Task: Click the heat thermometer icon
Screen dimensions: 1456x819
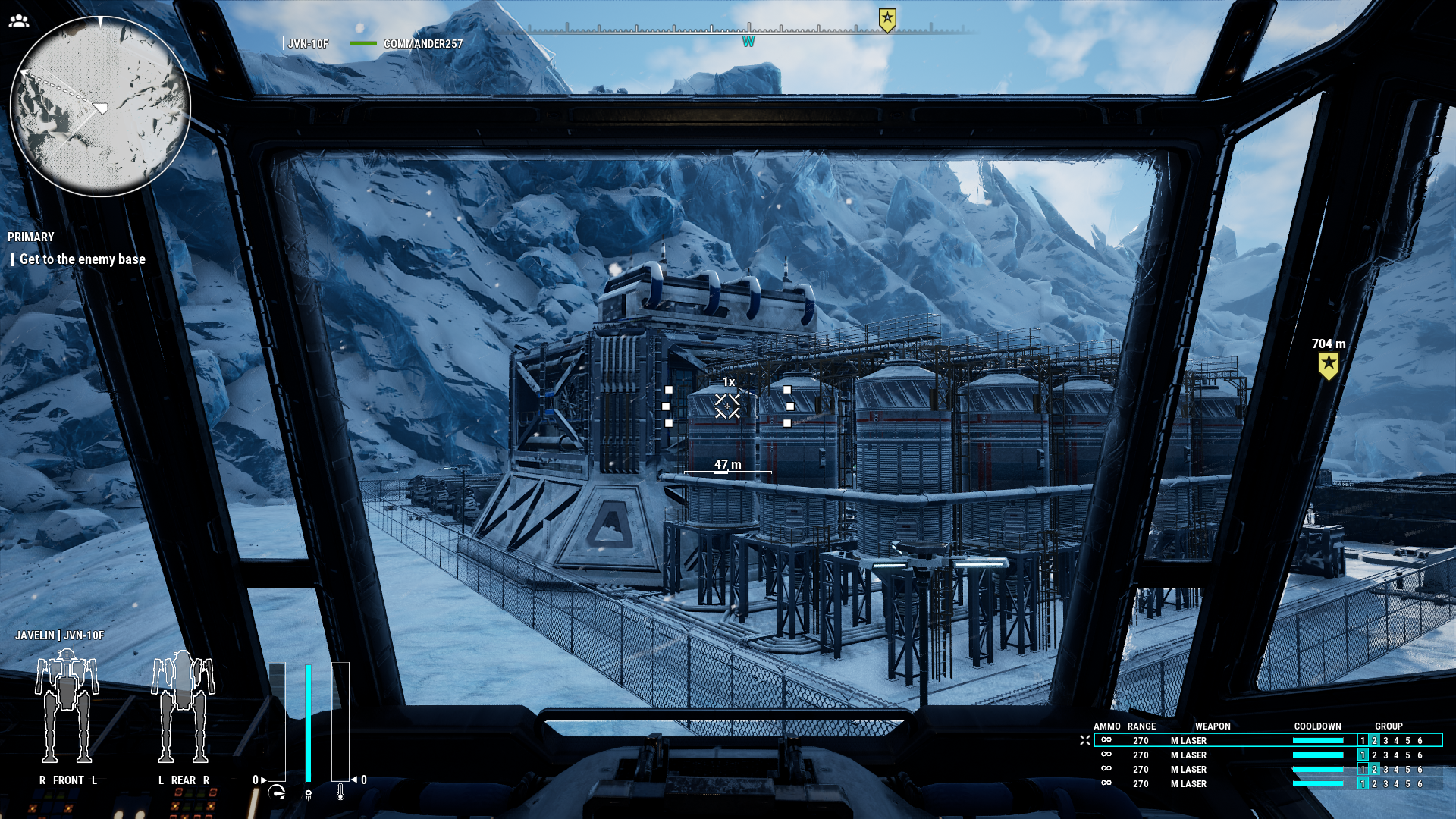Action: (340, 792)
